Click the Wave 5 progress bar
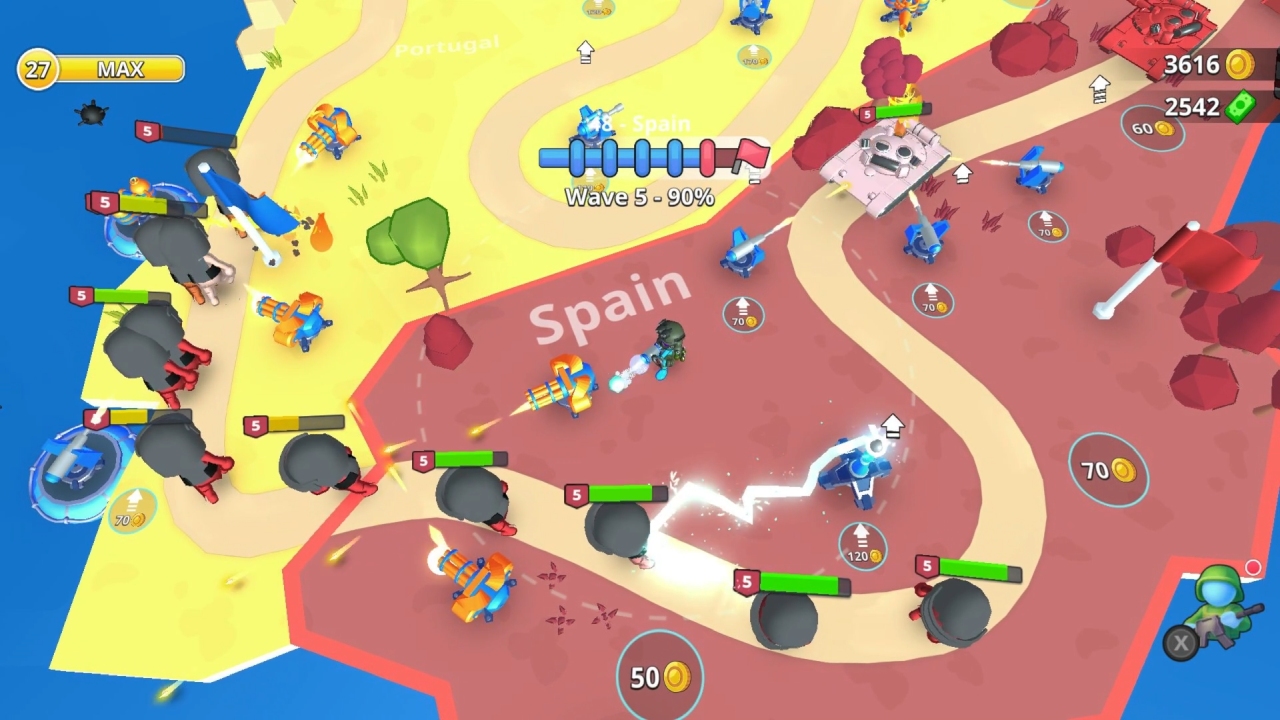1280x720 pixels. [x=638, y=156]
